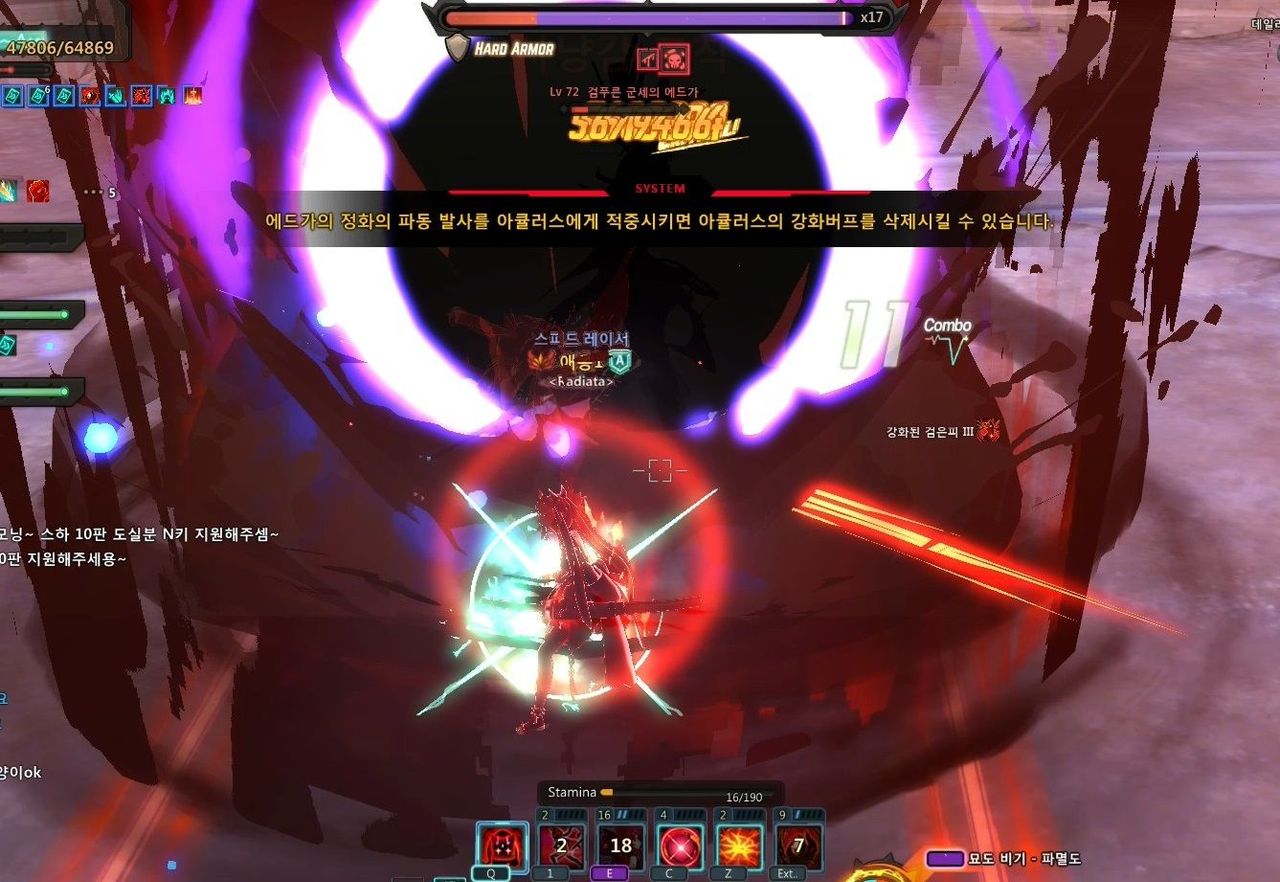Inspect the teal hand buff icon

click(115, 96)
